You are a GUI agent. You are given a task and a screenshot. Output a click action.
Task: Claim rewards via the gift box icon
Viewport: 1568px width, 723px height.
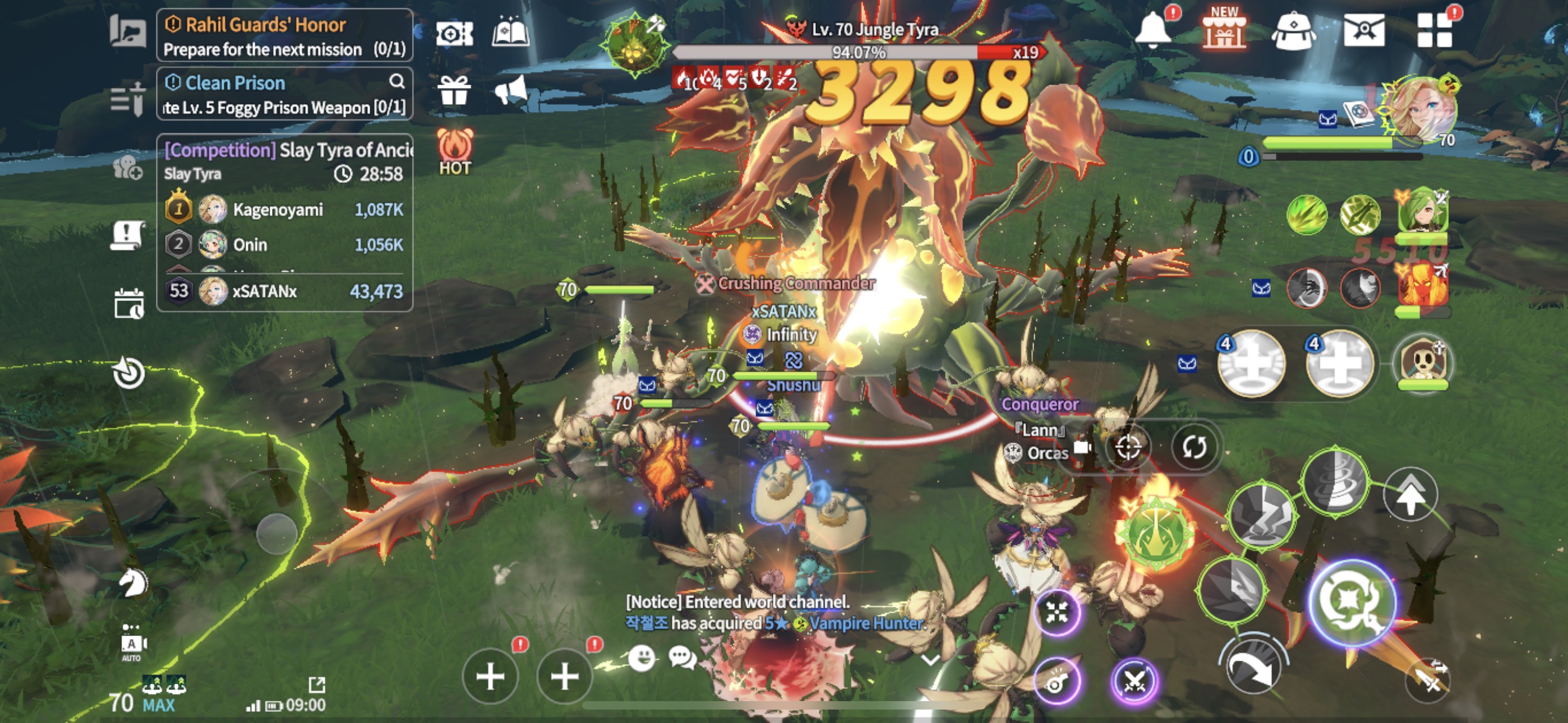[x=454, y=91]
